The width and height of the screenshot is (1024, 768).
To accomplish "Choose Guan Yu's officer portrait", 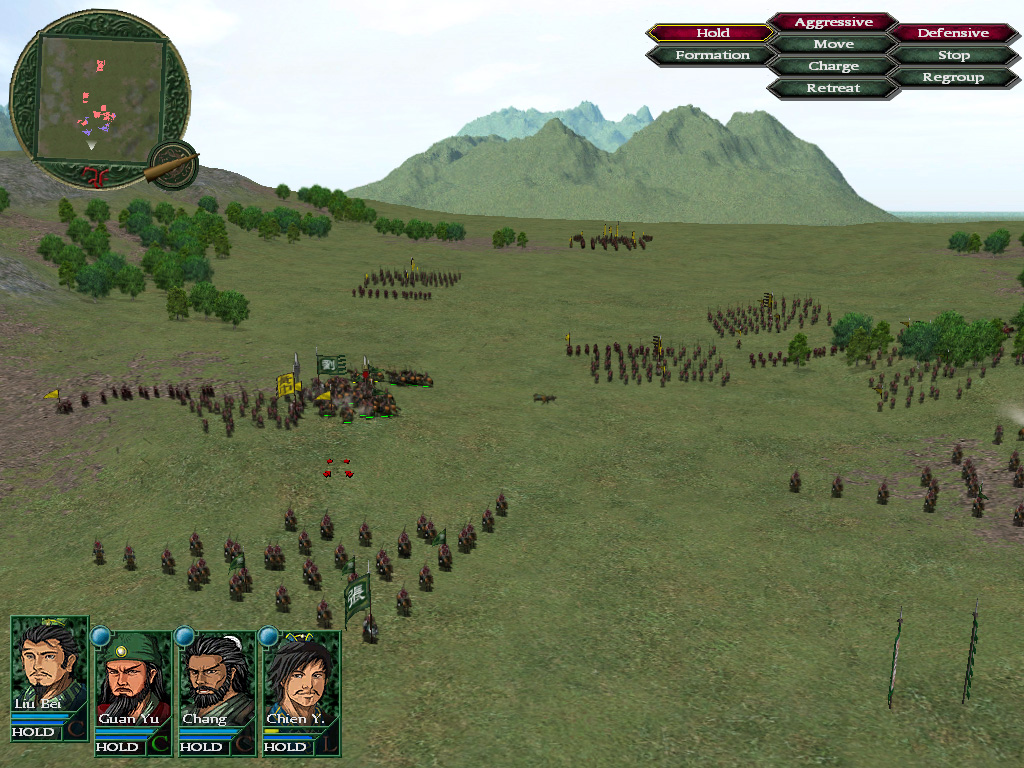I will [132, 678].
